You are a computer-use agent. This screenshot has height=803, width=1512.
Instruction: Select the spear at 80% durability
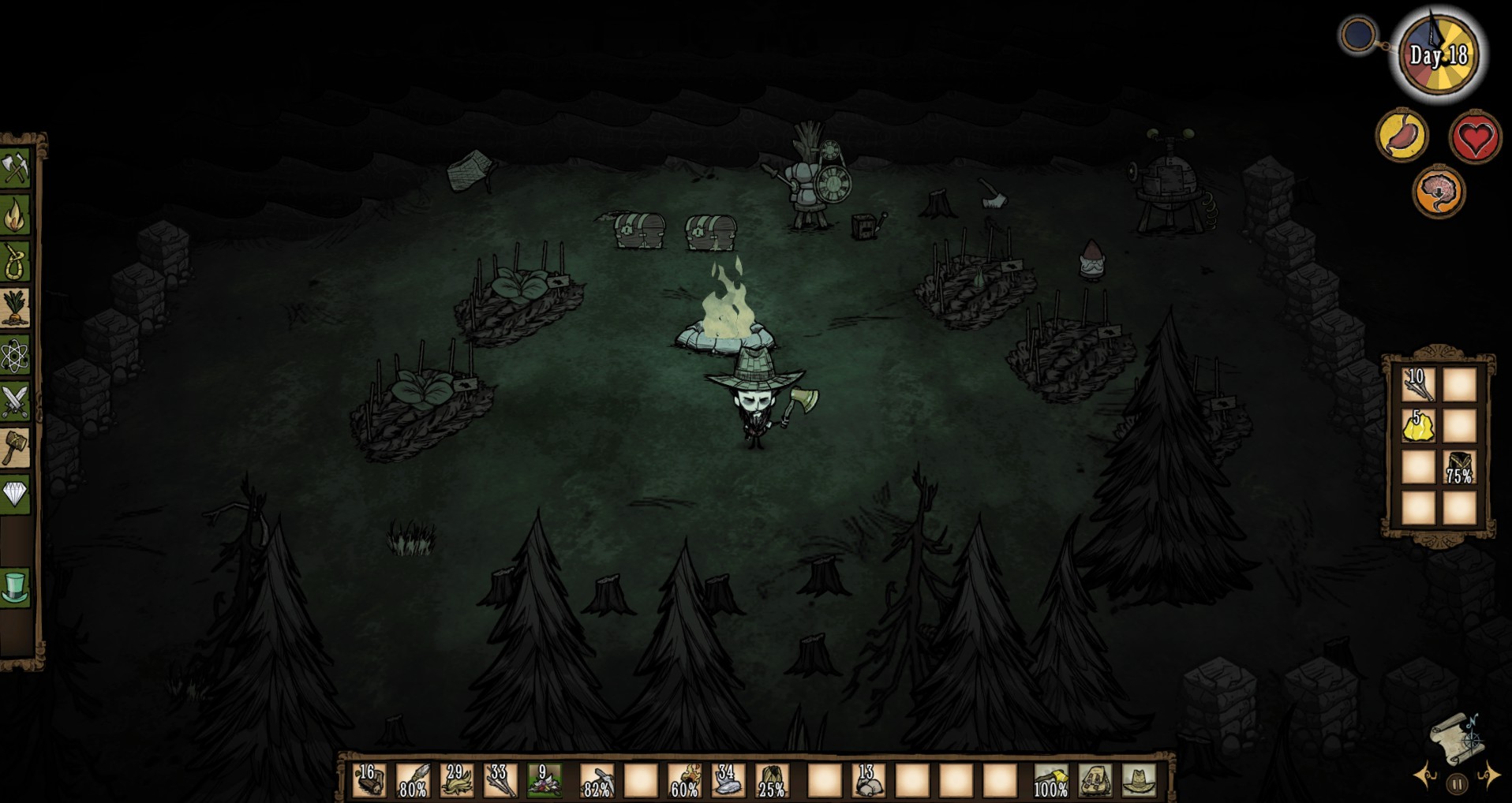tap(413, 779)
